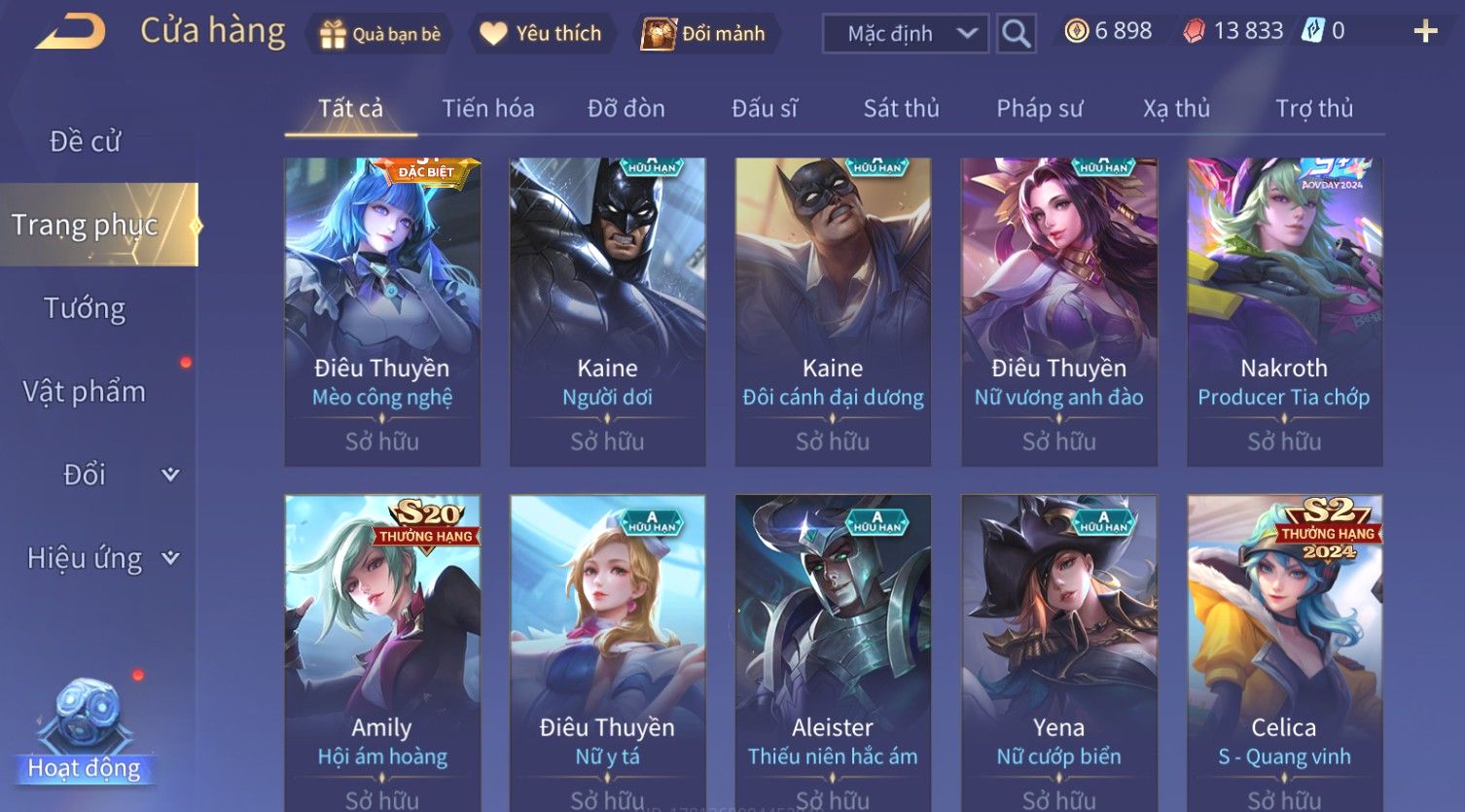The image size is (1465, 812).
Task: Show the Đỡ đòn skin category
Action: (x=625, y=109)
